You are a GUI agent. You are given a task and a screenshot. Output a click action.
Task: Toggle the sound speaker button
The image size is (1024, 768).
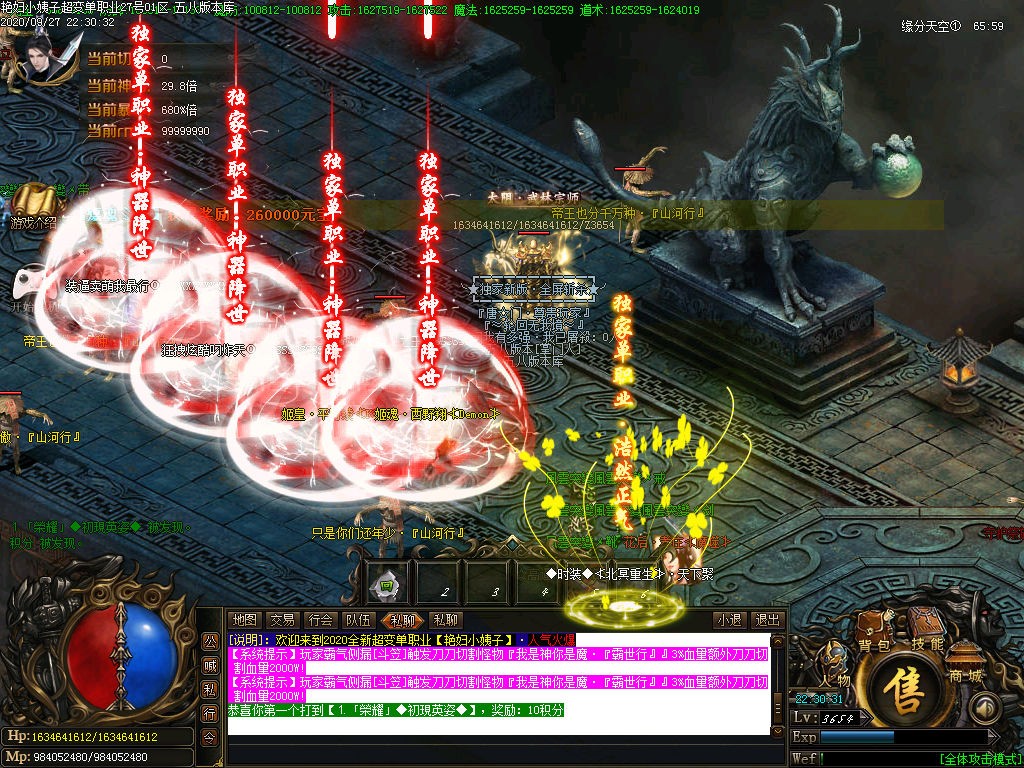(986, 708)
